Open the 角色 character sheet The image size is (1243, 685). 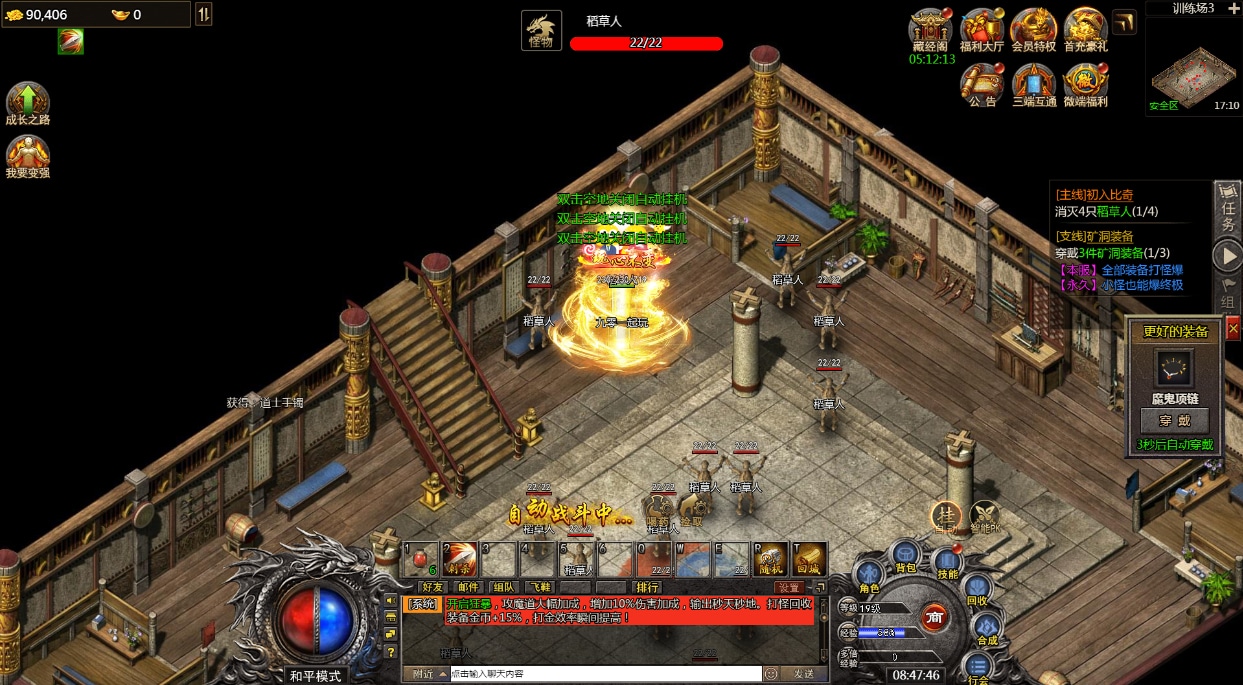[869, 577]
